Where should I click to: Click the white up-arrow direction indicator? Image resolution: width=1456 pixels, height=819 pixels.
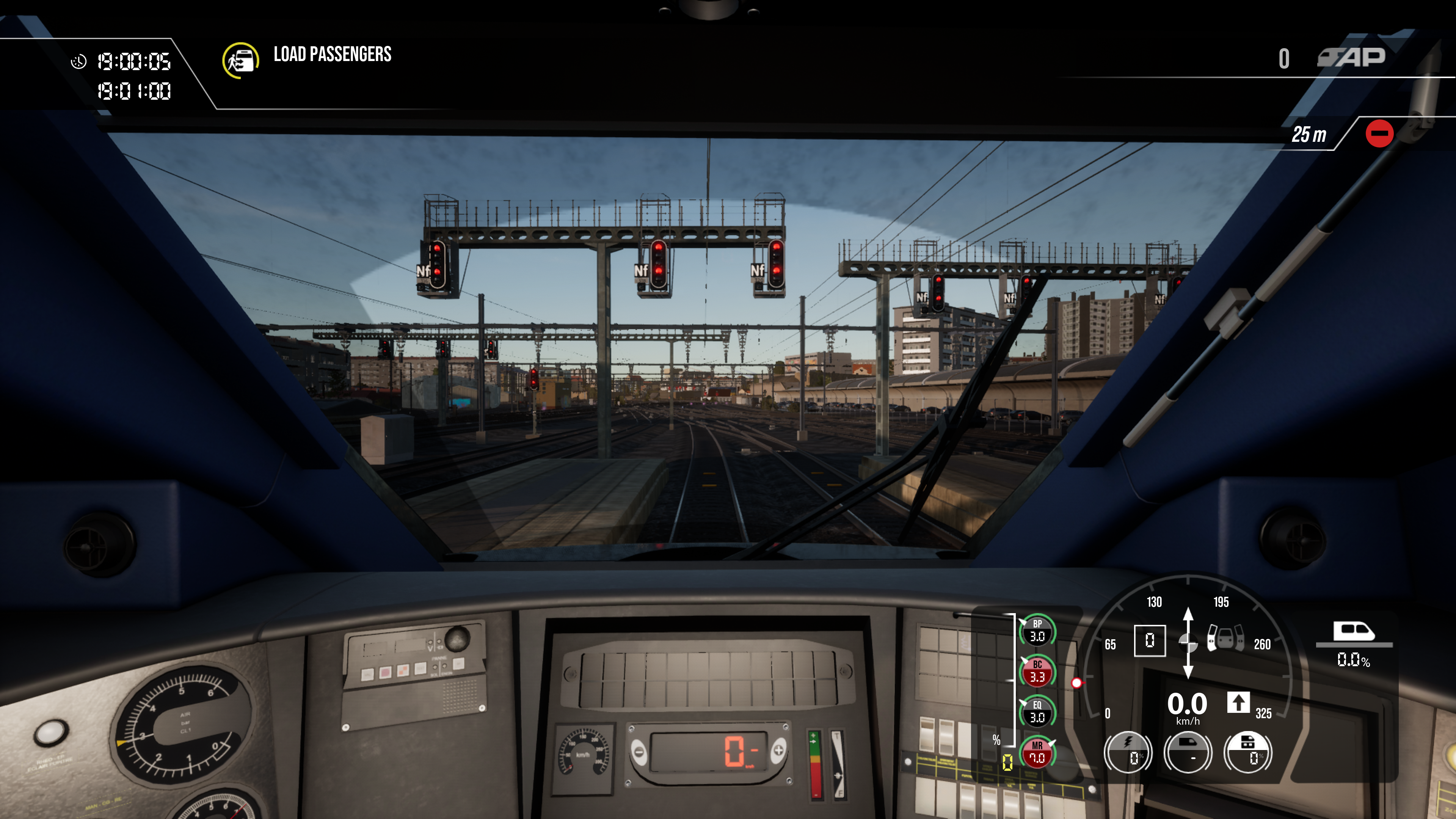(1238, 703)
